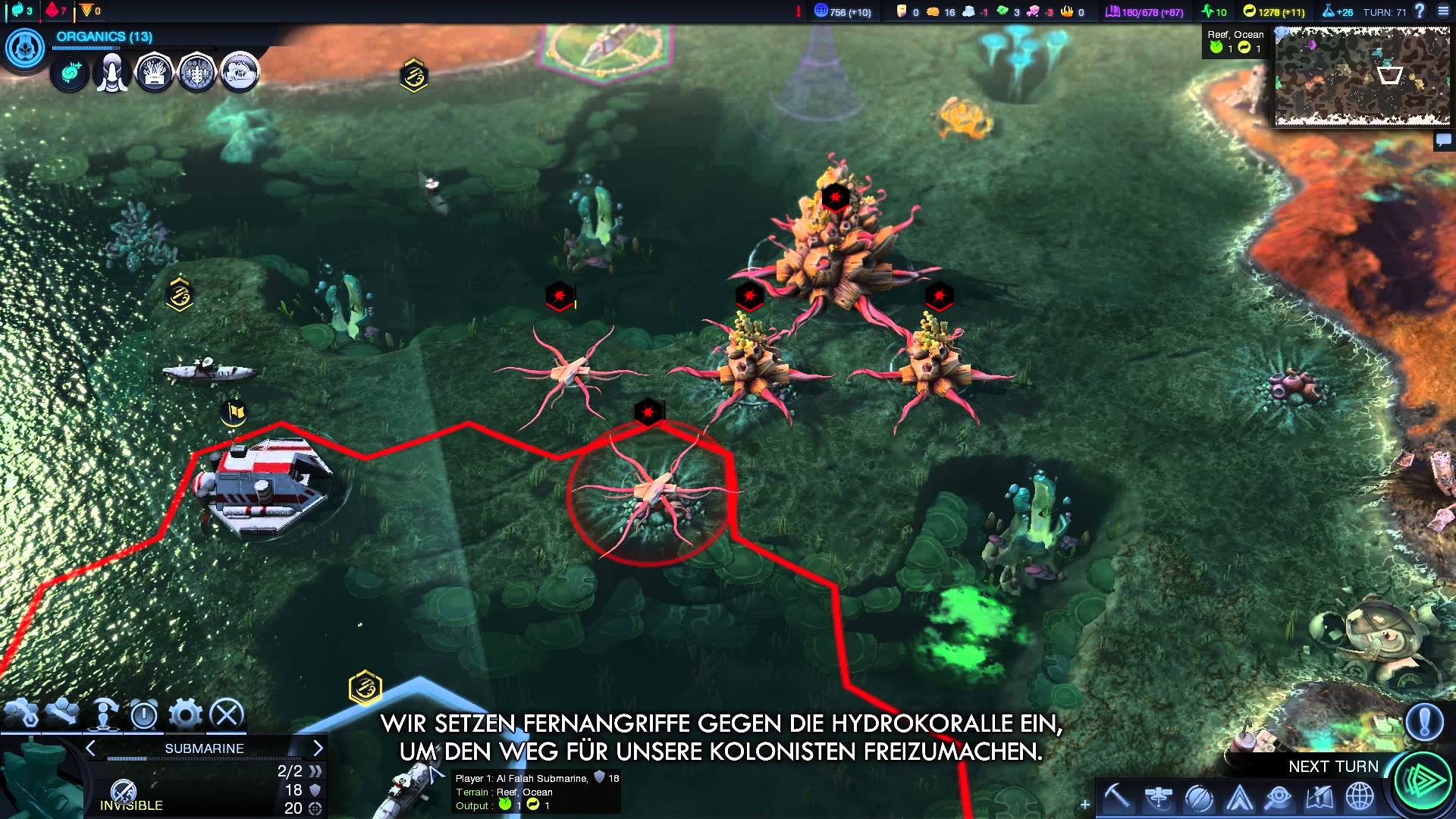This screenshot has width=1456, height=819.
Task: Select the next unit with right arrow
Action: 318,748
